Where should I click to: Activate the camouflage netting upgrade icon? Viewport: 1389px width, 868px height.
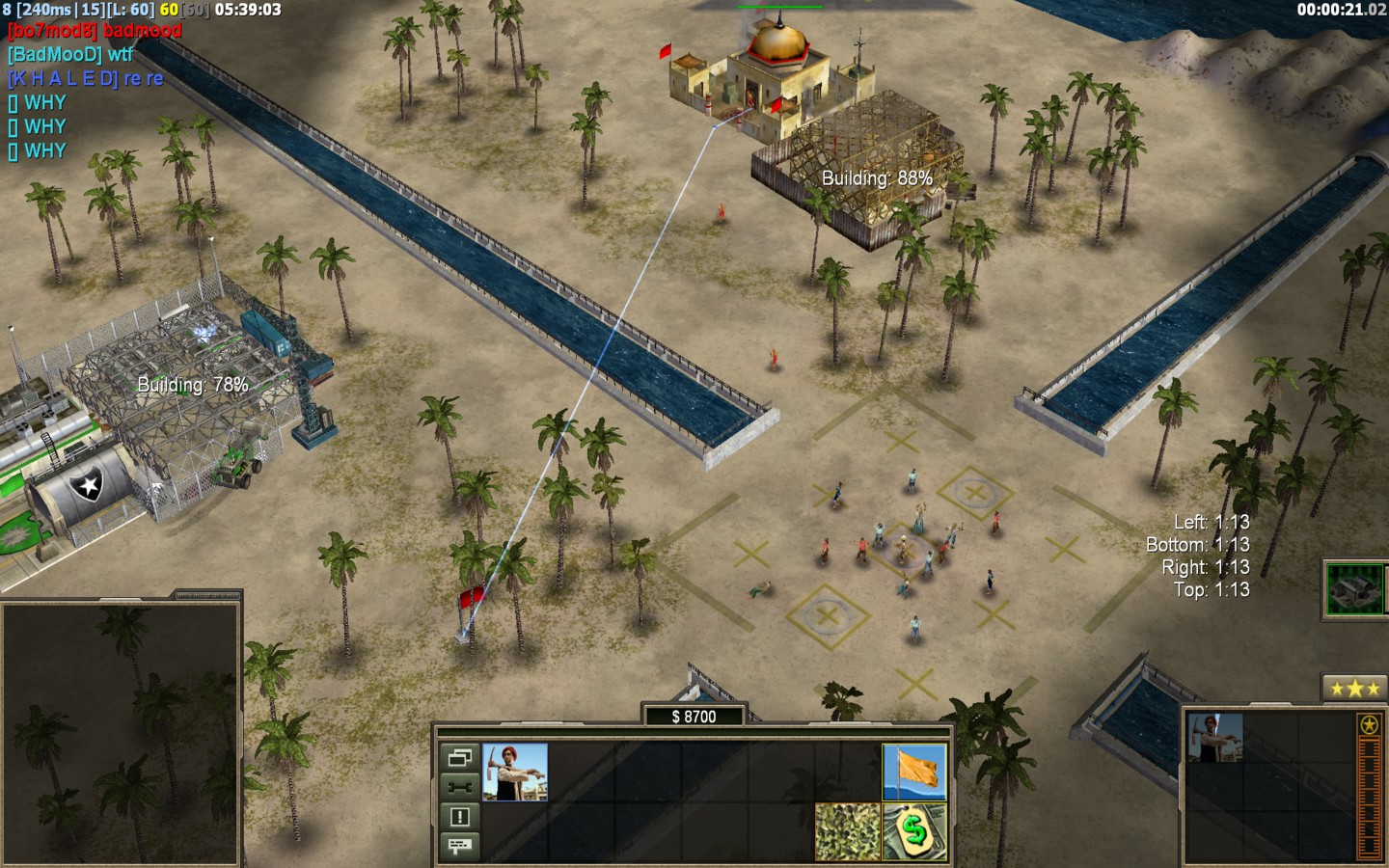click(847, 830)
